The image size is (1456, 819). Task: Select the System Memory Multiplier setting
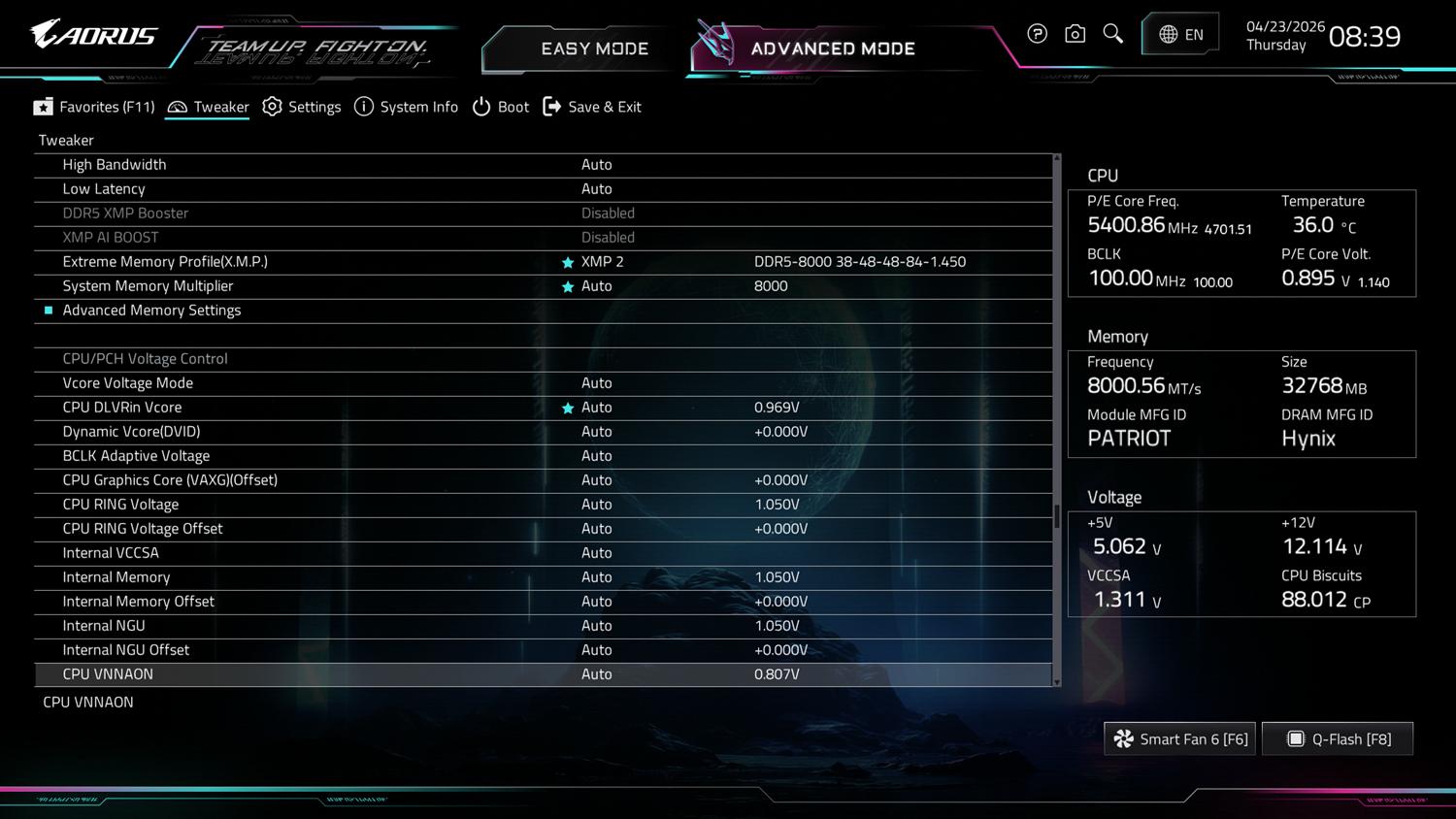point(148,286)
